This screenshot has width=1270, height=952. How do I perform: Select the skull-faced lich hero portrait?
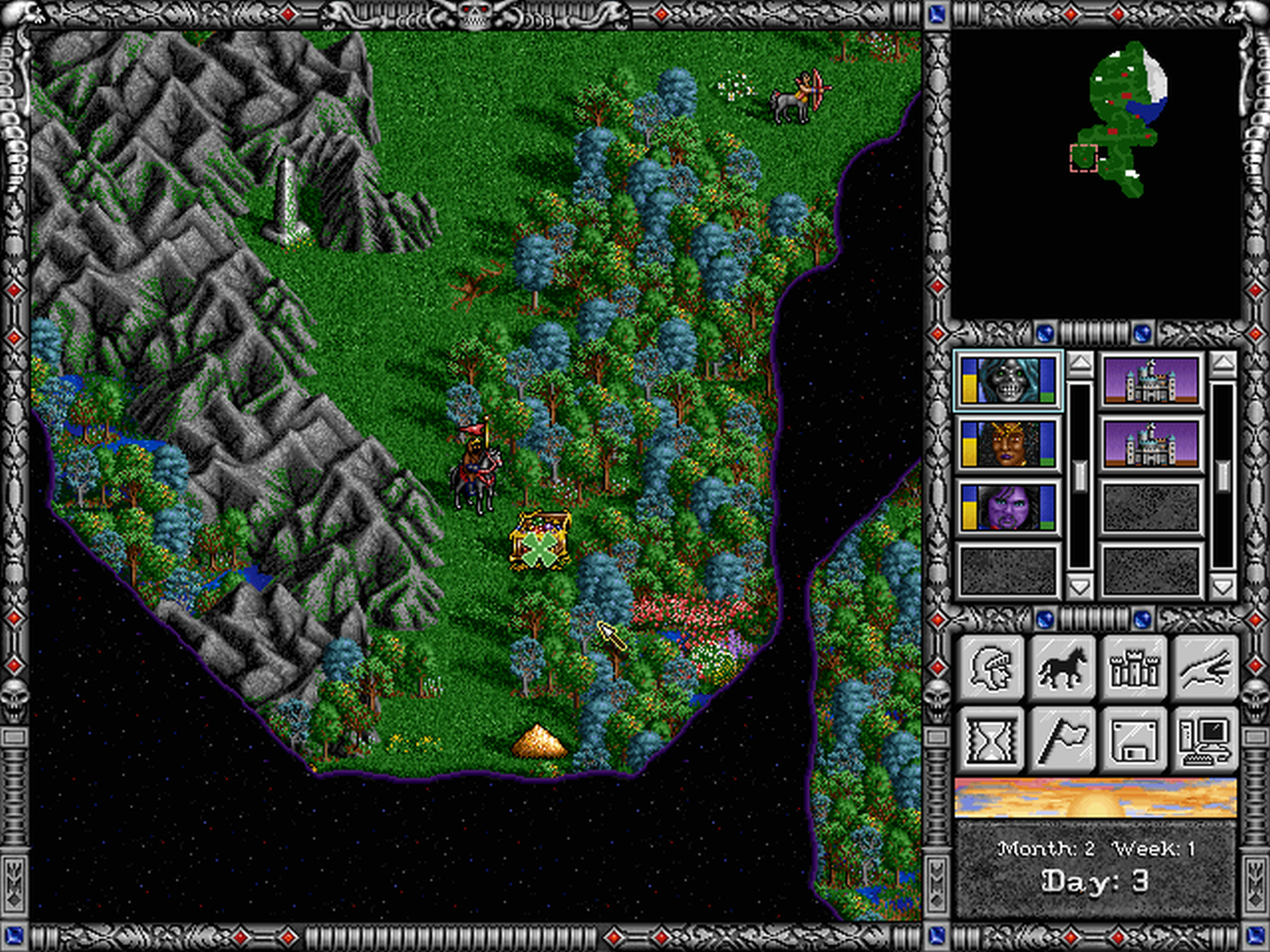tap(1009, 379)
